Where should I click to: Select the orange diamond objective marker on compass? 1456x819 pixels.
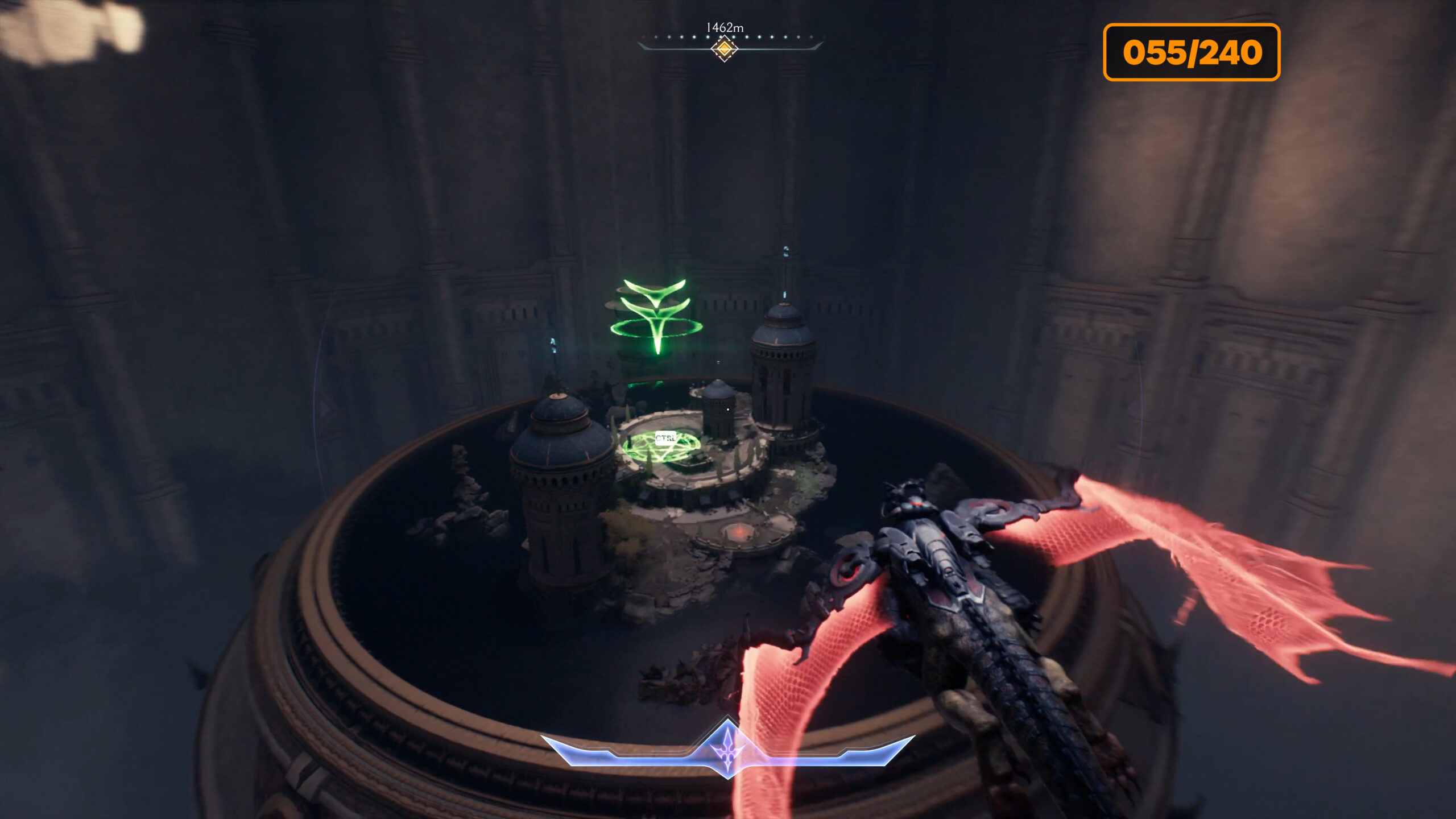[724, 49]
